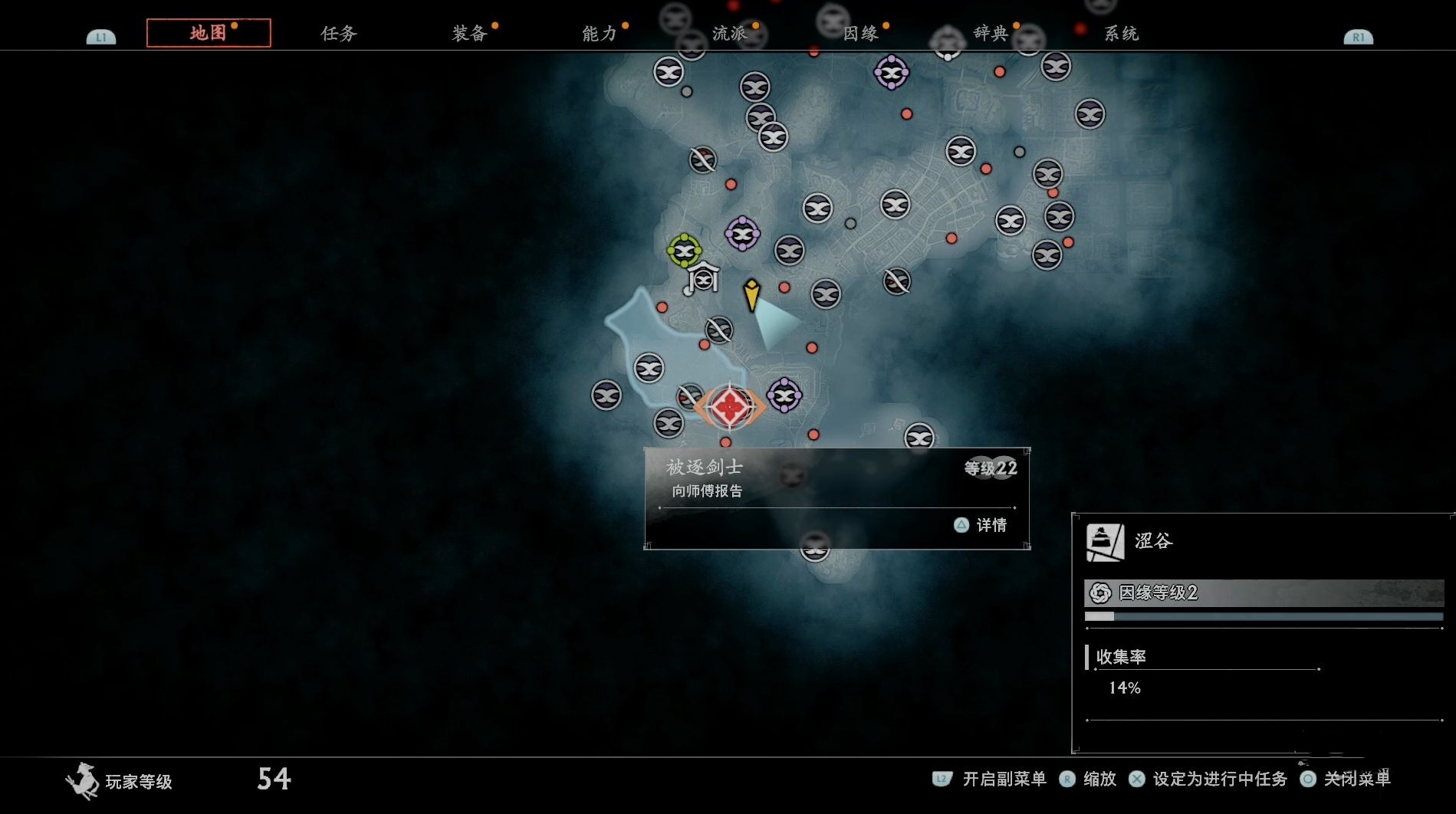Open 详情 details for 被逐剑士 mission
This screenshot has height=814, width=1456.
pyautogui.click(x=981, y=525)
